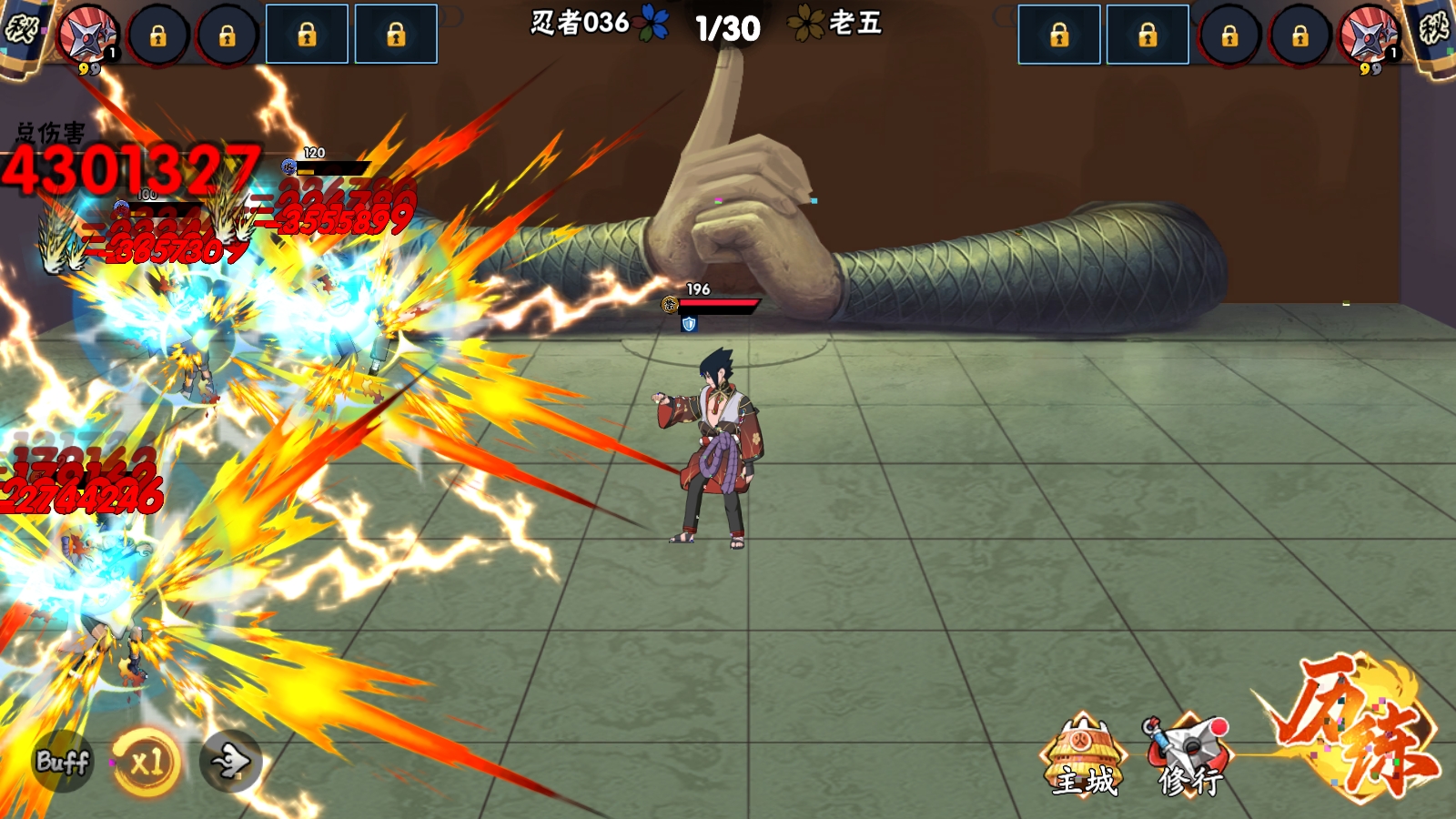1456x819 pixels.
Task: Open the Buff panel
Action: pos(62,761)
